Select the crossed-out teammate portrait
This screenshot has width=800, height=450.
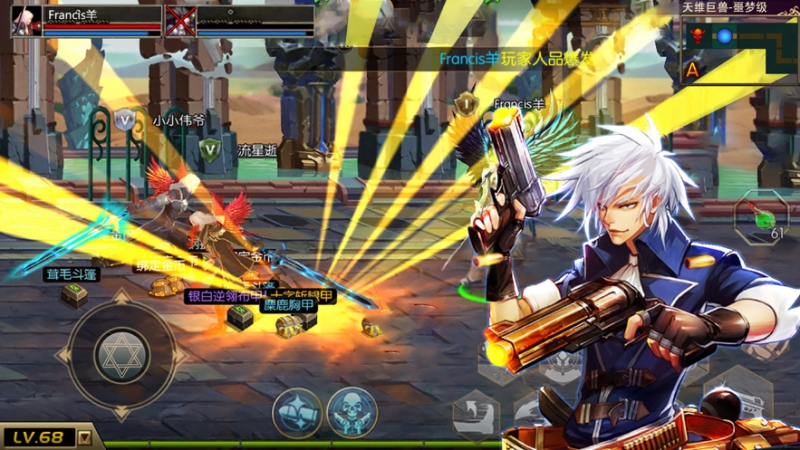click(180, 21)
